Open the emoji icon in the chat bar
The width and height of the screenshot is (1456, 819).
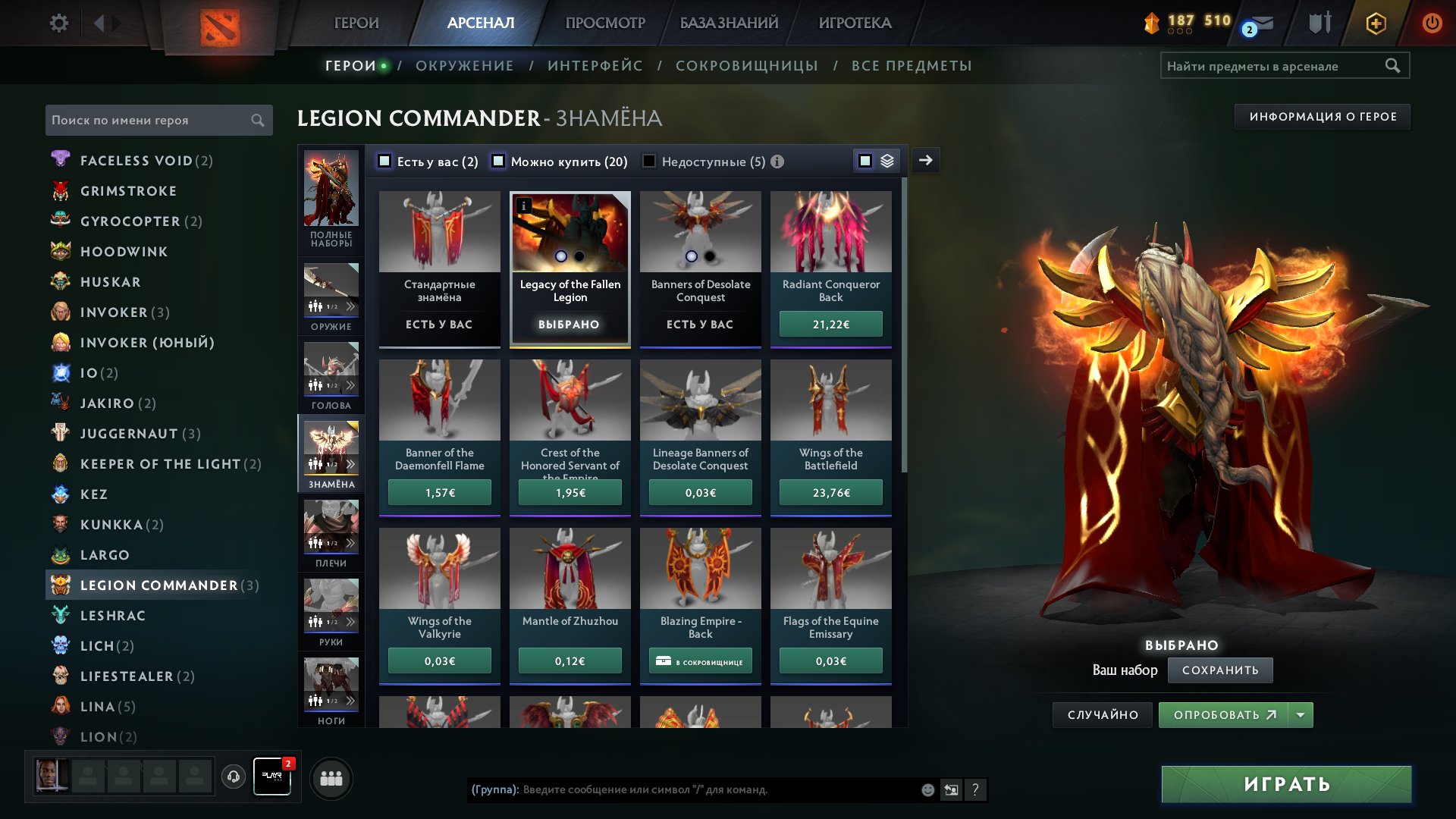(x=927, y=790)
